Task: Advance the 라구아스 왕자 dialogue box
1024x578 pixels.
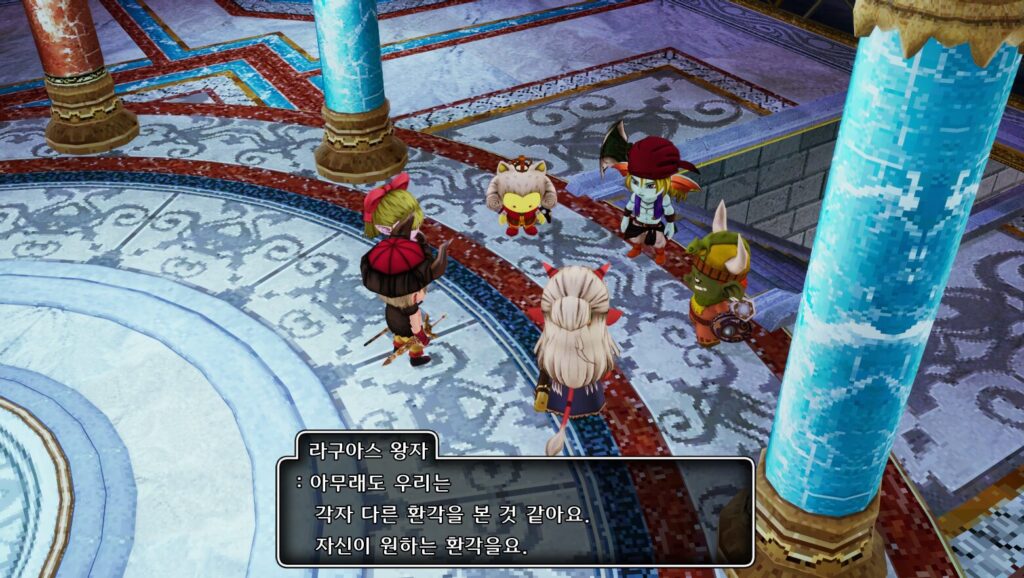Action: [515, 512]
